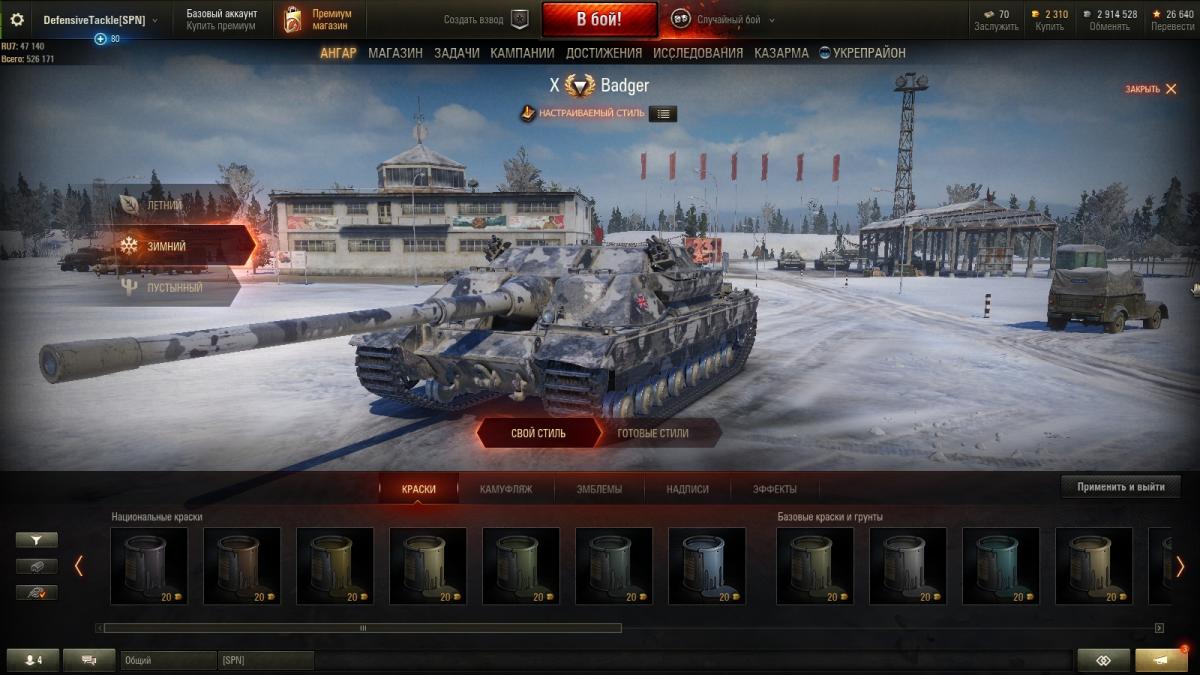Select the Летний season
Viewport: 1200px width, 675px height.
(165, 205)
